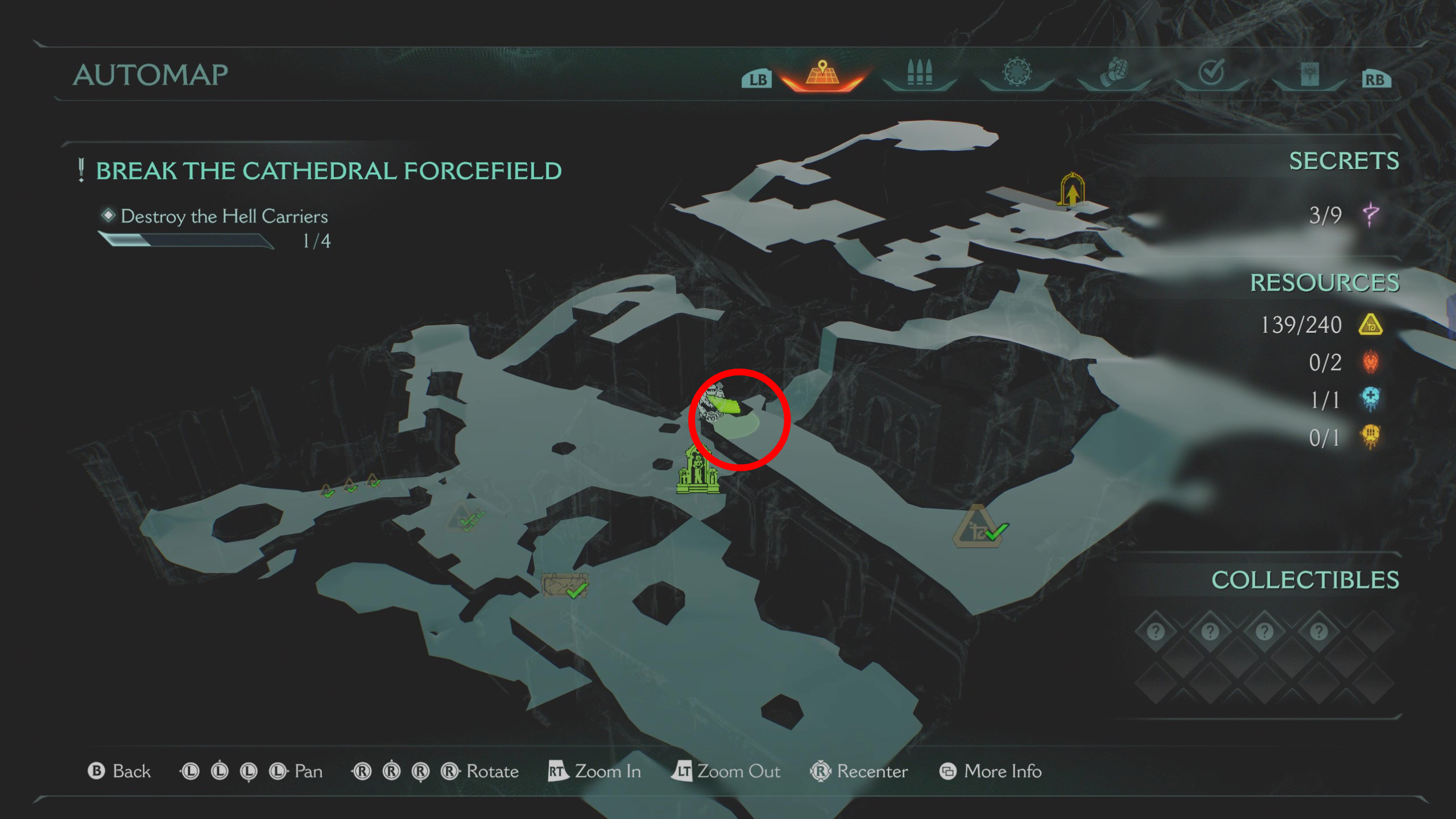1456x819 pixels.
Task: Open the suit upgrades gear icon
Action: [1018, 71]
